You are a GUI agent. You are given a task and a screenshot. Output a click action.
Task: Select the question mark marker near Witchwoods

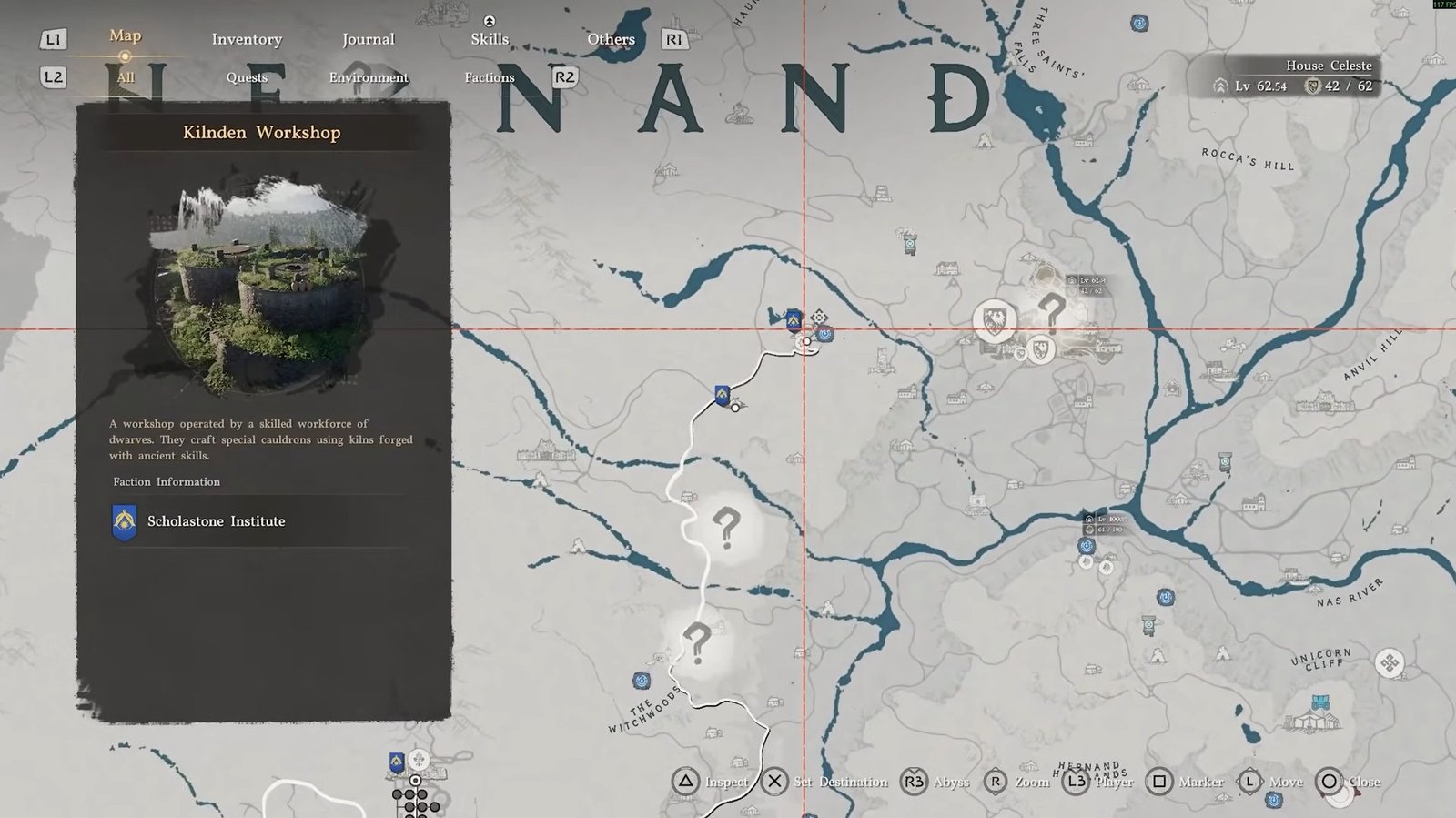(696, 643)
